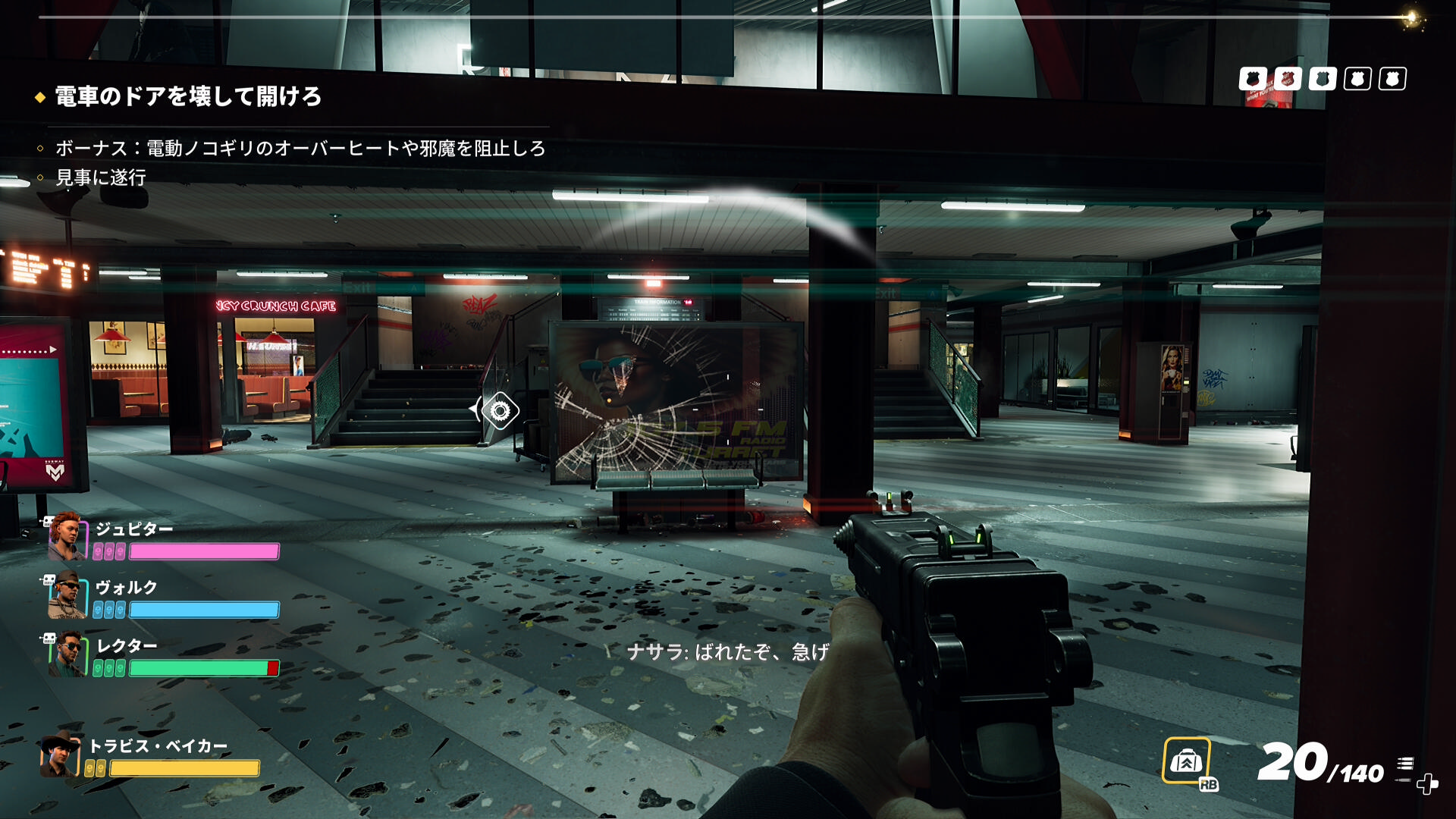The image size is (1456, 819).
Task: Select the power saw bonus objective line
Action: pyautogui.click(x=300, y=149)
